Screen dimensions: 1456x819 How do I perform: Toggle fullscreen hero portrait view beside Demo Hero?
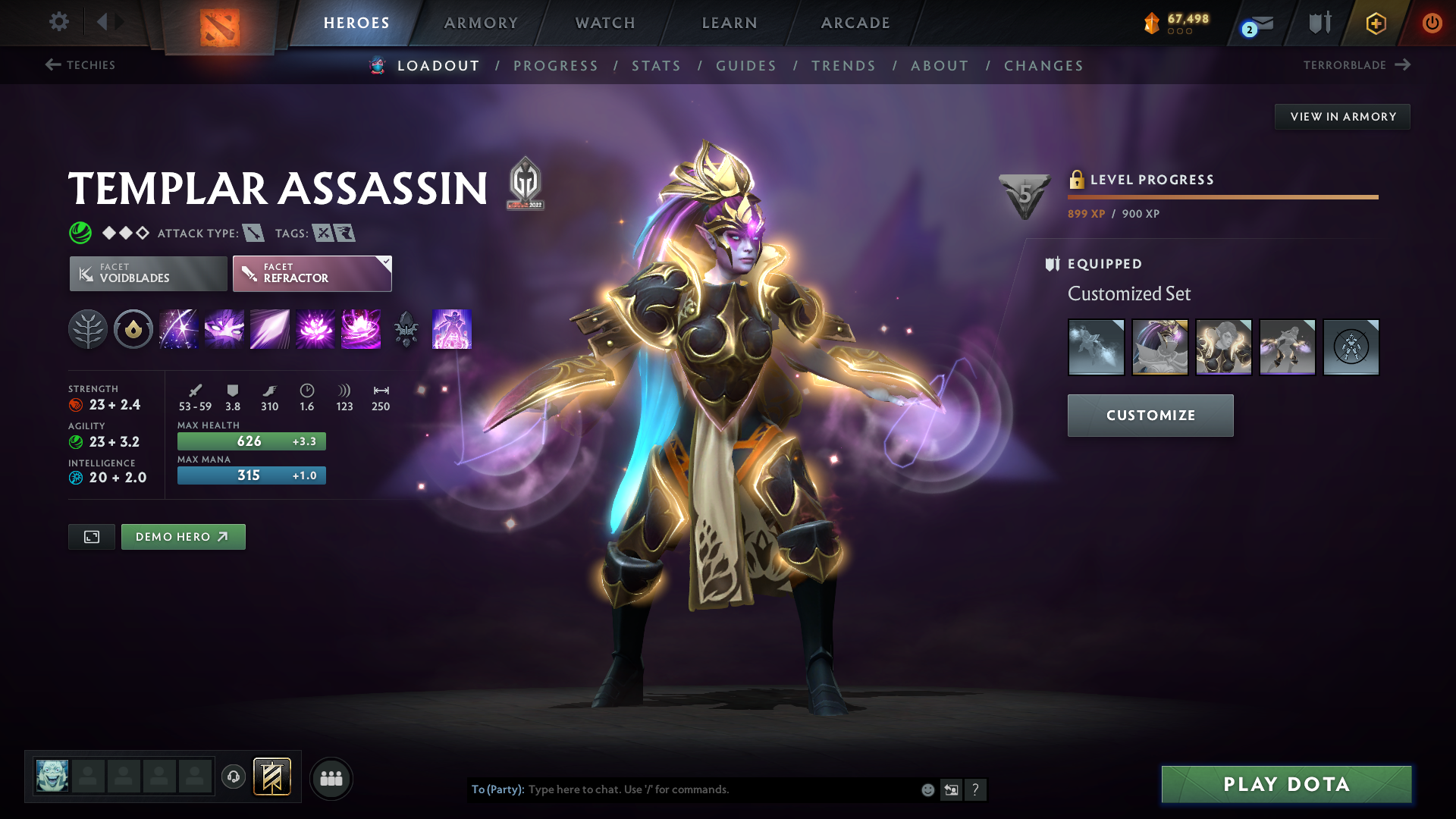click(91, 536)
